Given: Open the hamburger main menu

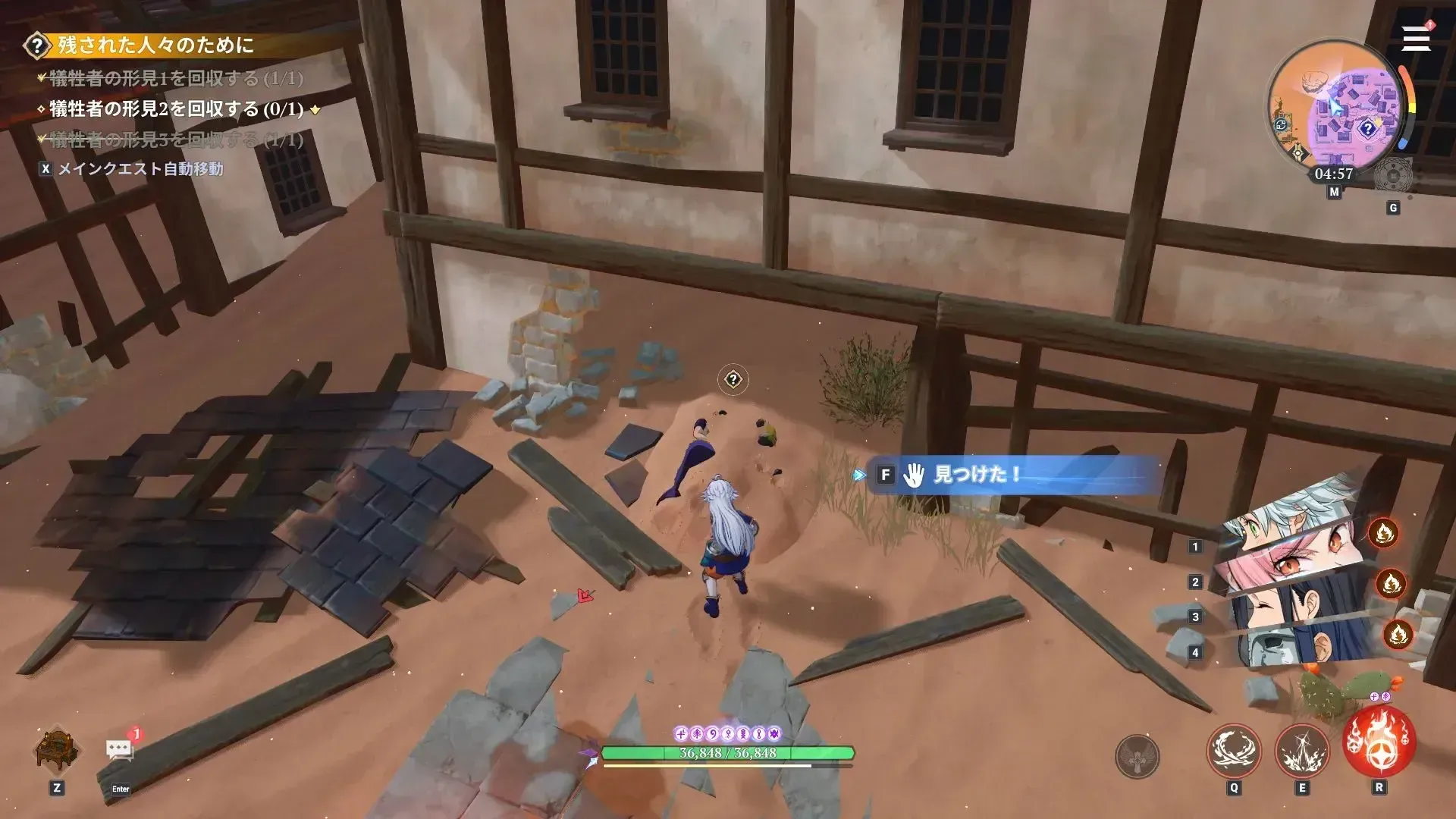Looking at the screenshot, I should pyautogui.click(x=1415, y=39).
